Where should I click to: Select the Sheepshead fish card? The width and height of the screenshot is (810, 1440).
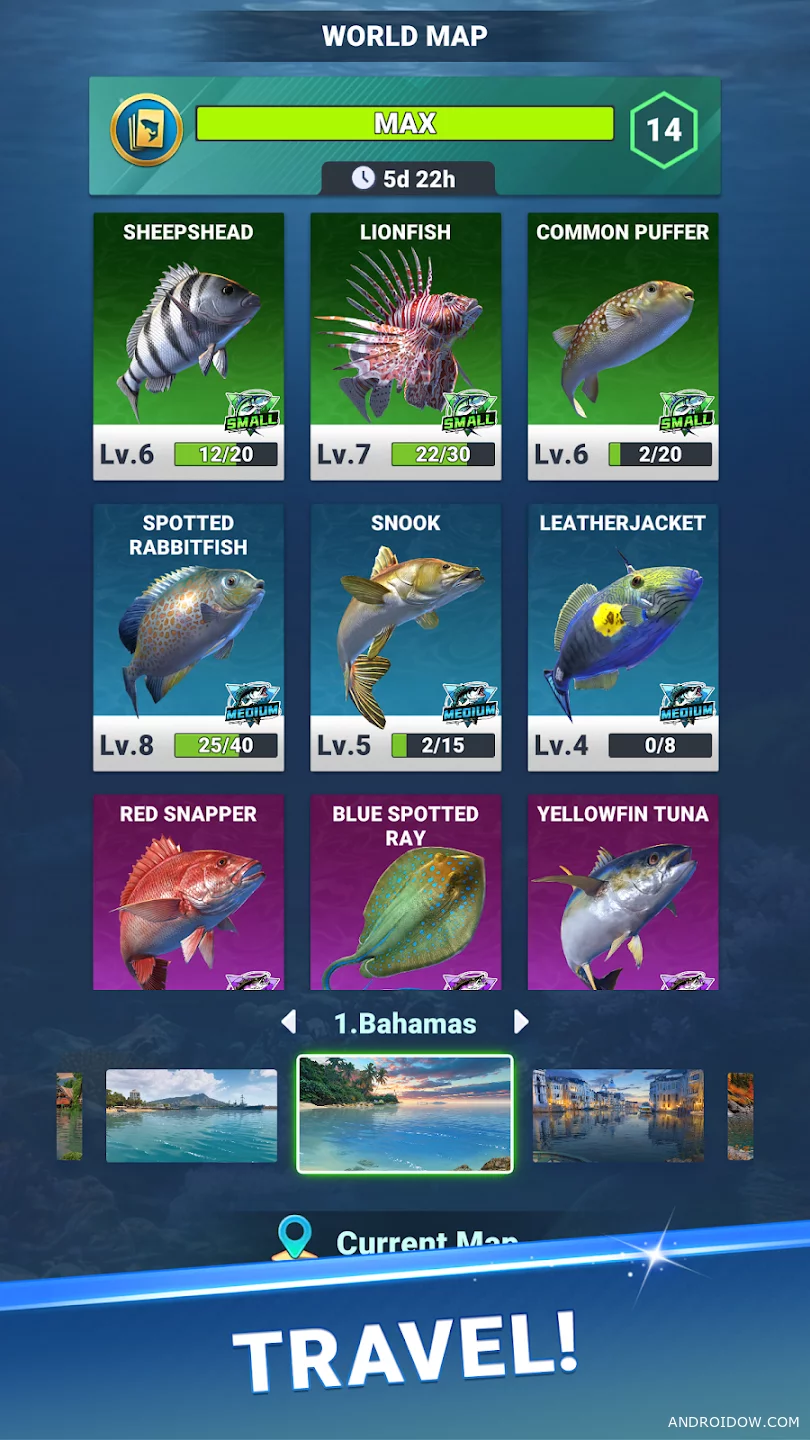point(188,346)
